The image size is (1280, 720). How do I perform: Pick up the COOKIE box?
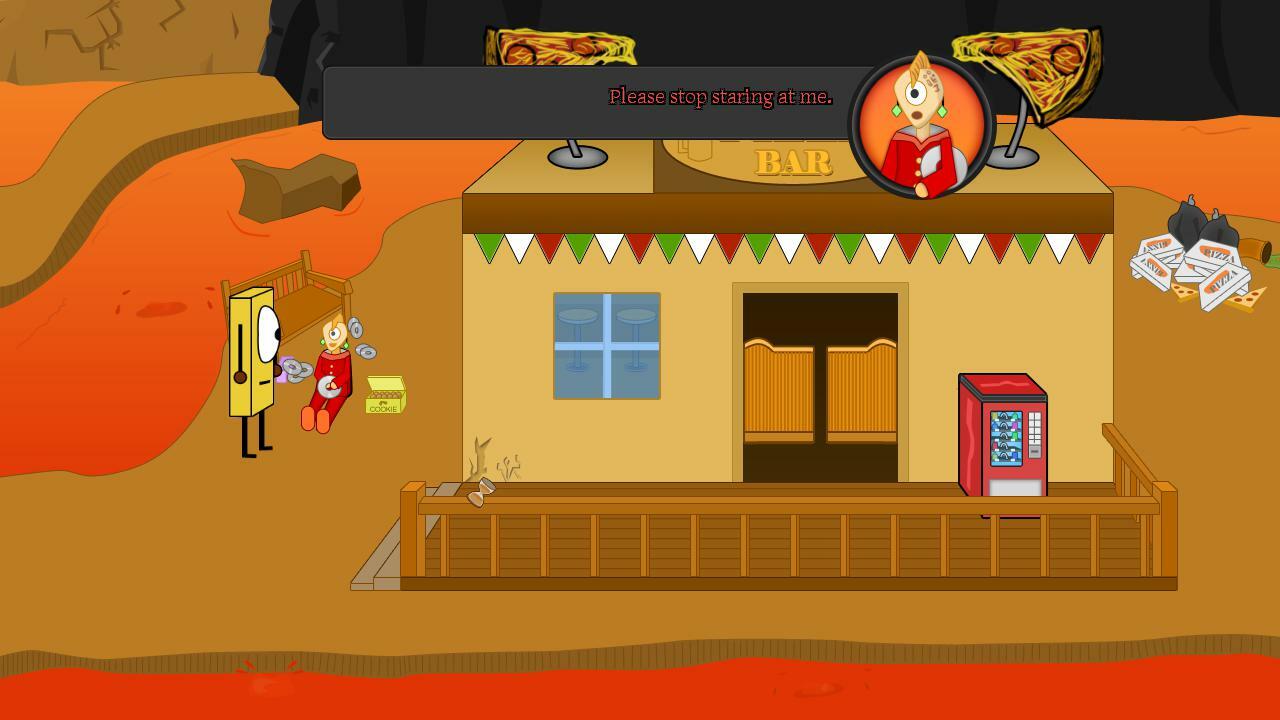pyautogui.click(x=385, y=401)
